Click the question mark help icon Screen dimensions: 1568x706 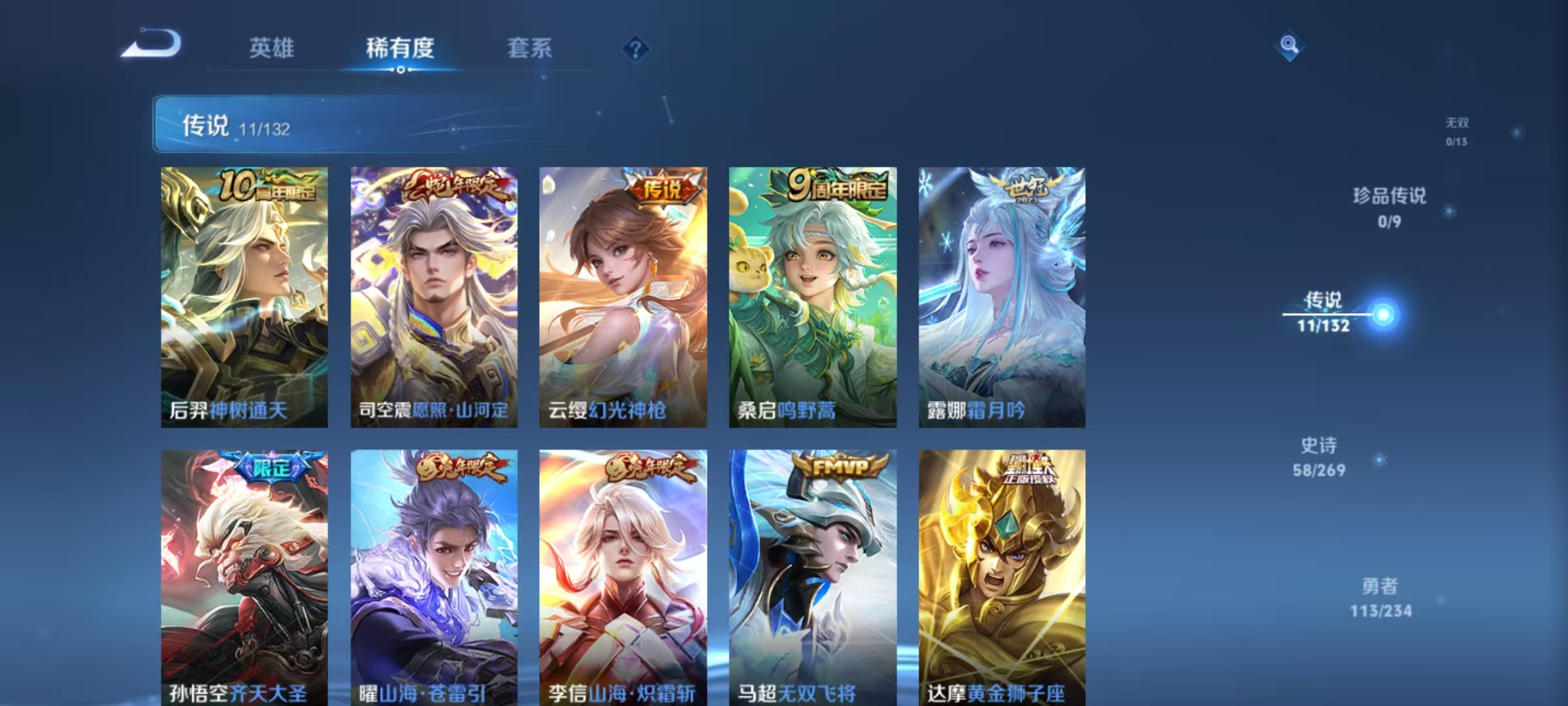636,49
